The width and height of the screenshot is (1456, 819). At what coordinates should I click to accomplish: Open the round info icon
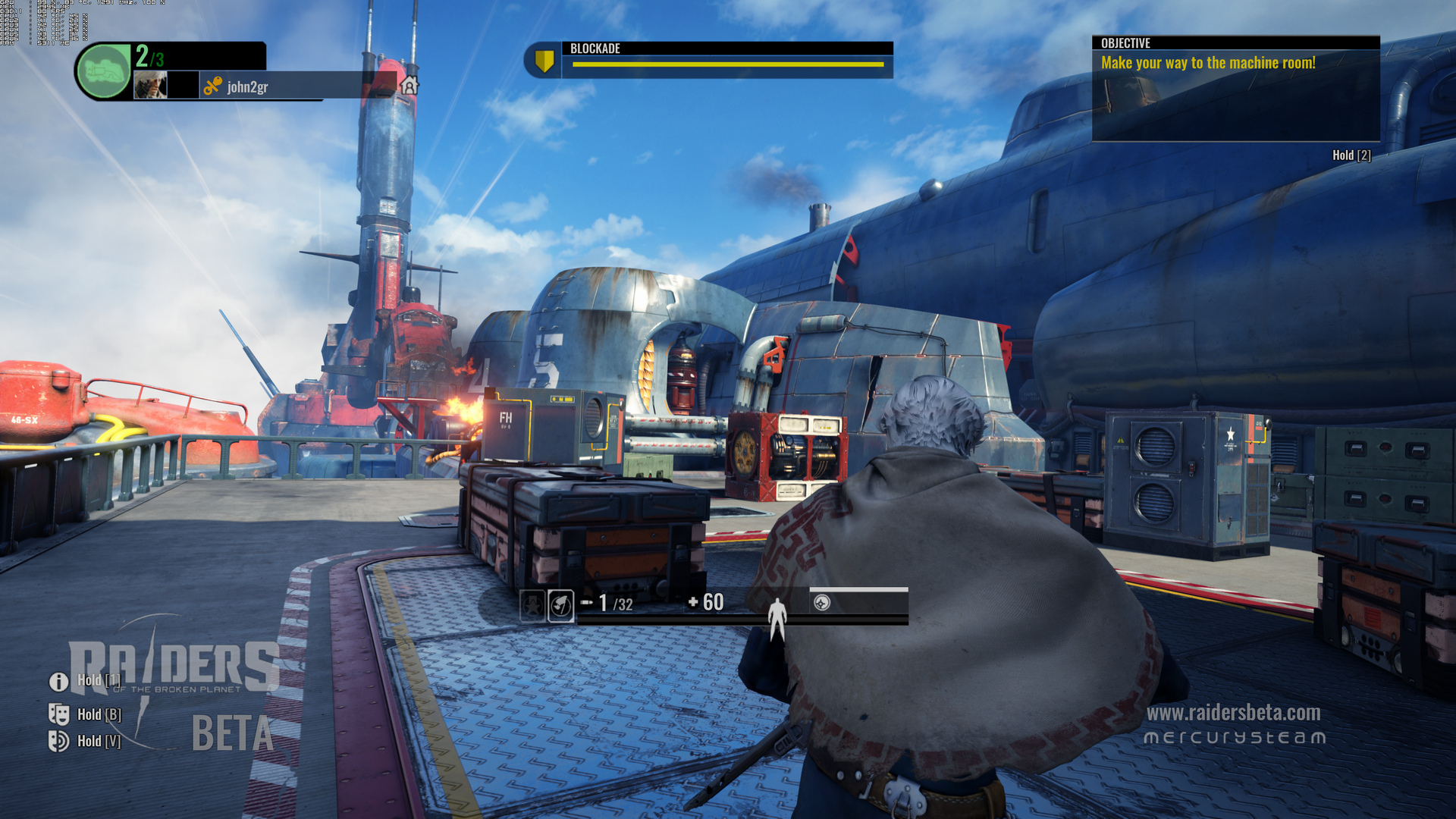[x=59, y=681]
